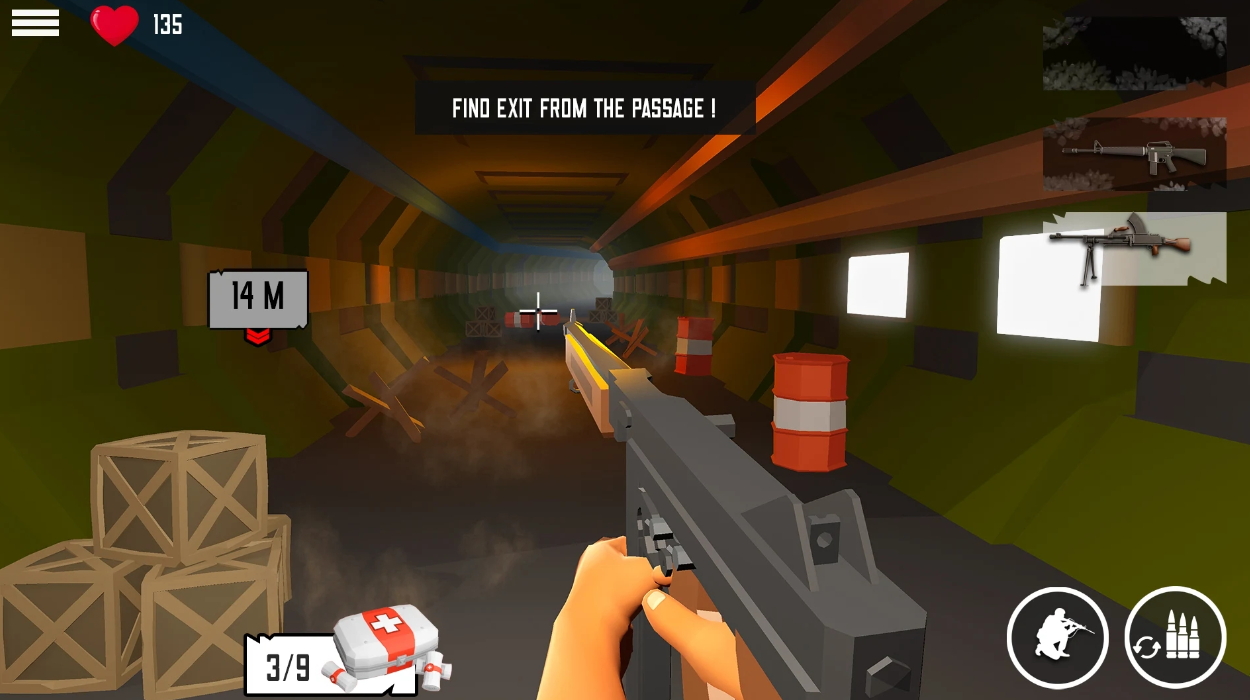Viewport: 1250px width, 700px height.
Task: Reload weapon with the bullets button
Action: click(x=1175, y=637)
